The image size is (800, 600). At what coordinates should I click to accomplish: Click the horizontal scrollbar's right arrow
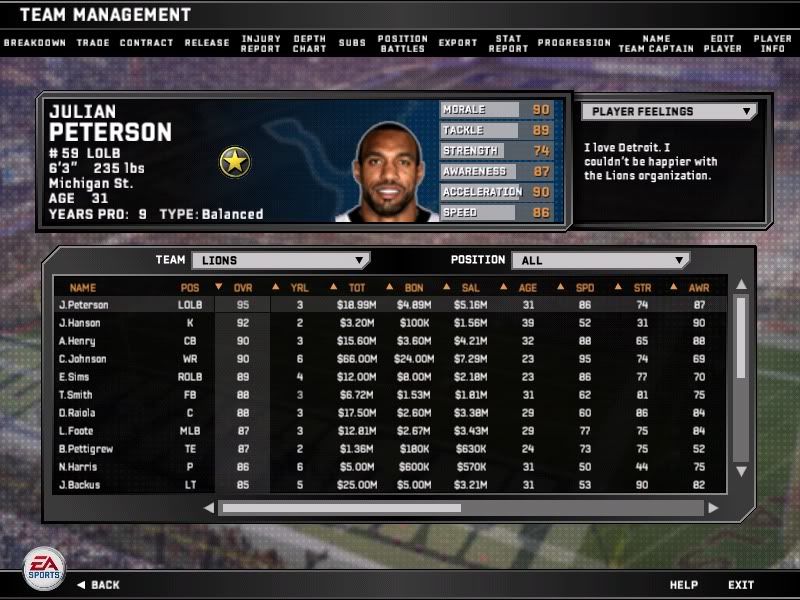point(713,508)
